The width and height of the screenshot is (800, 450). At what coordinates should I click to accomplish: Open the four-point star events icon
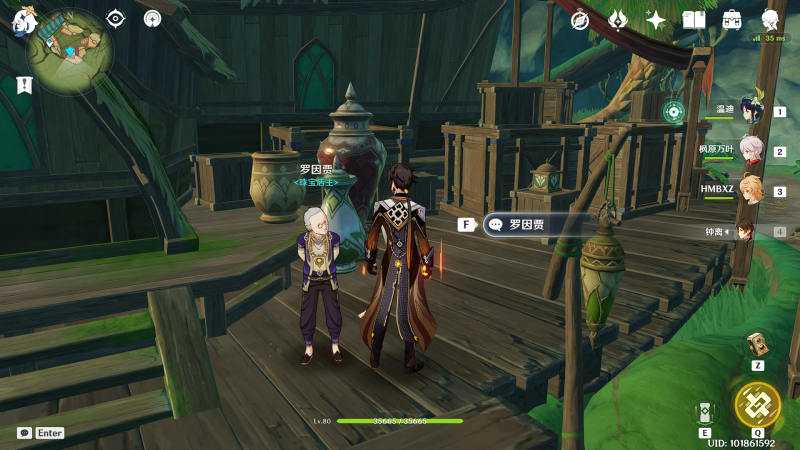656,20
